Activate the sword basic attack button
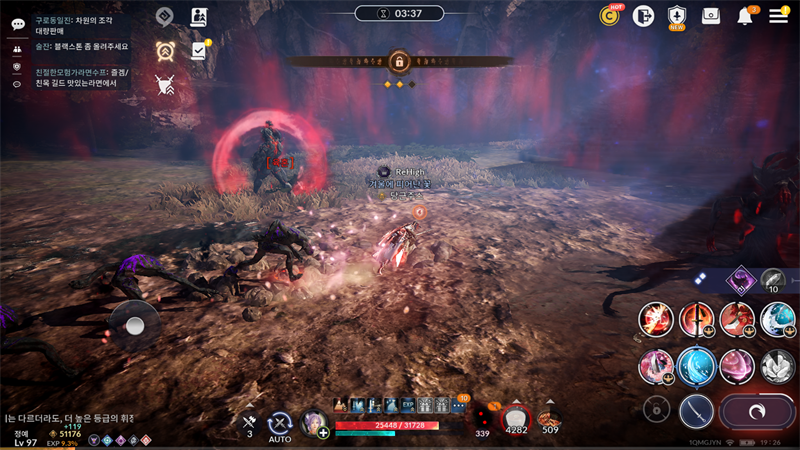800x450 pixels. pos(696,410)
